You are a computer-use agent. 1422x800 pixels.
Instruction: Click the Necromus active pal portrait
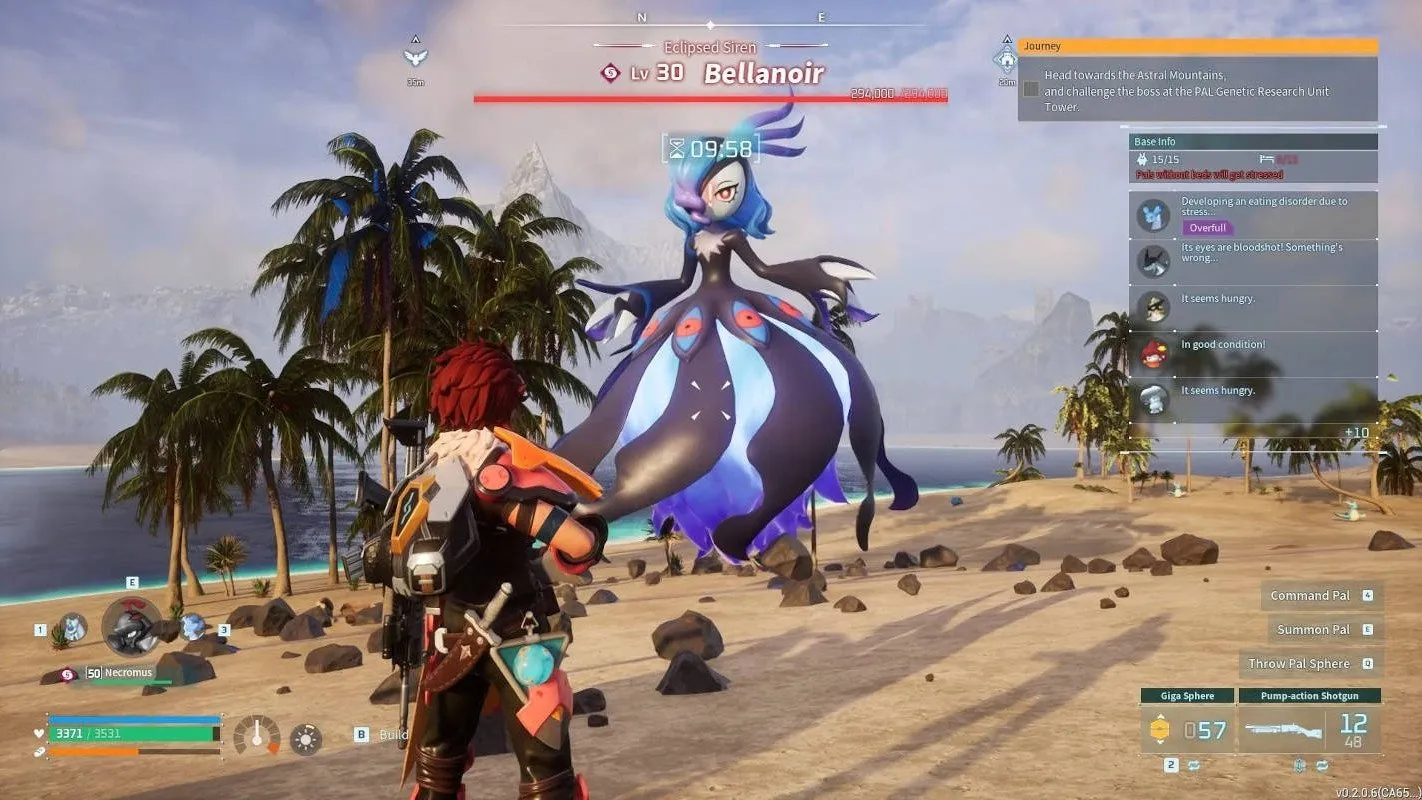(131, 627)
